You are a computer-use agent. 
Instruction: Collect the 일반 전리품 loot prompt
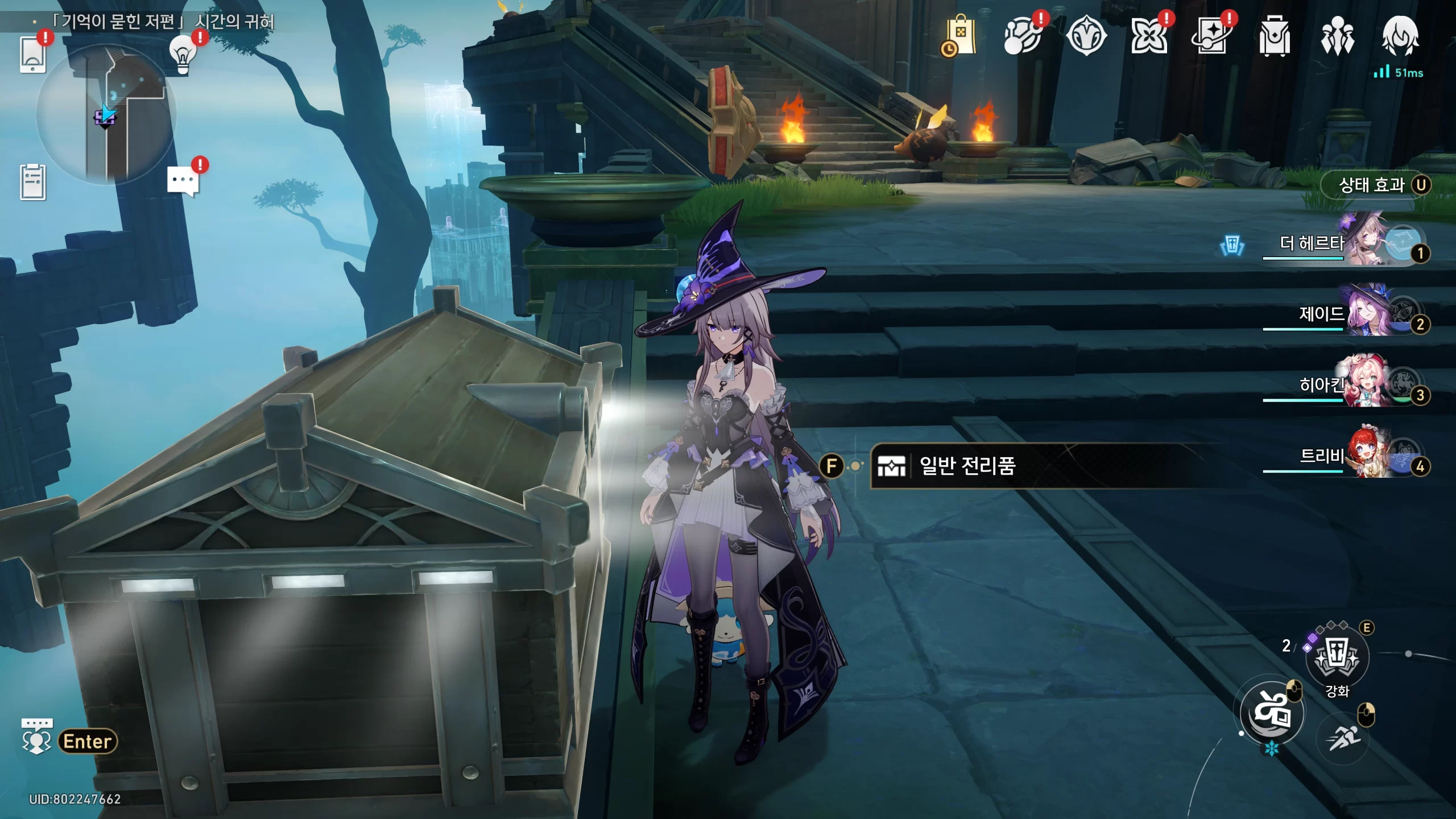coord(967,466)
